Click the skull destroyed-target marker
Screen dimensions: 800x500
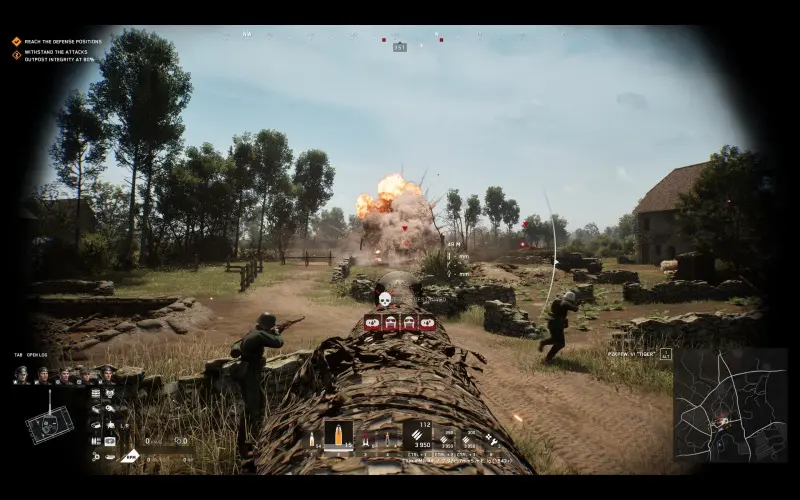[383, 299]
